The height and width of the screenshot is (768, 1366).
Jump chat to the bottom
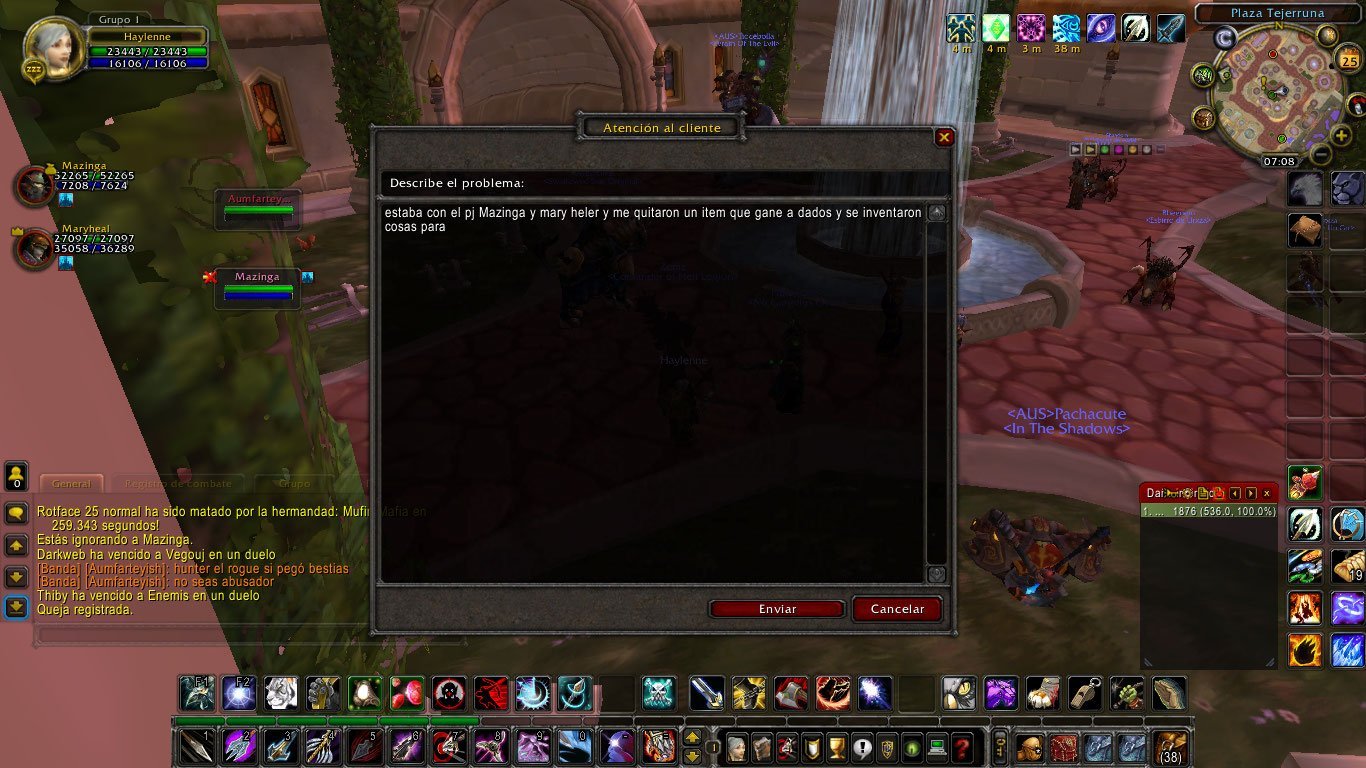pos(16,606)
